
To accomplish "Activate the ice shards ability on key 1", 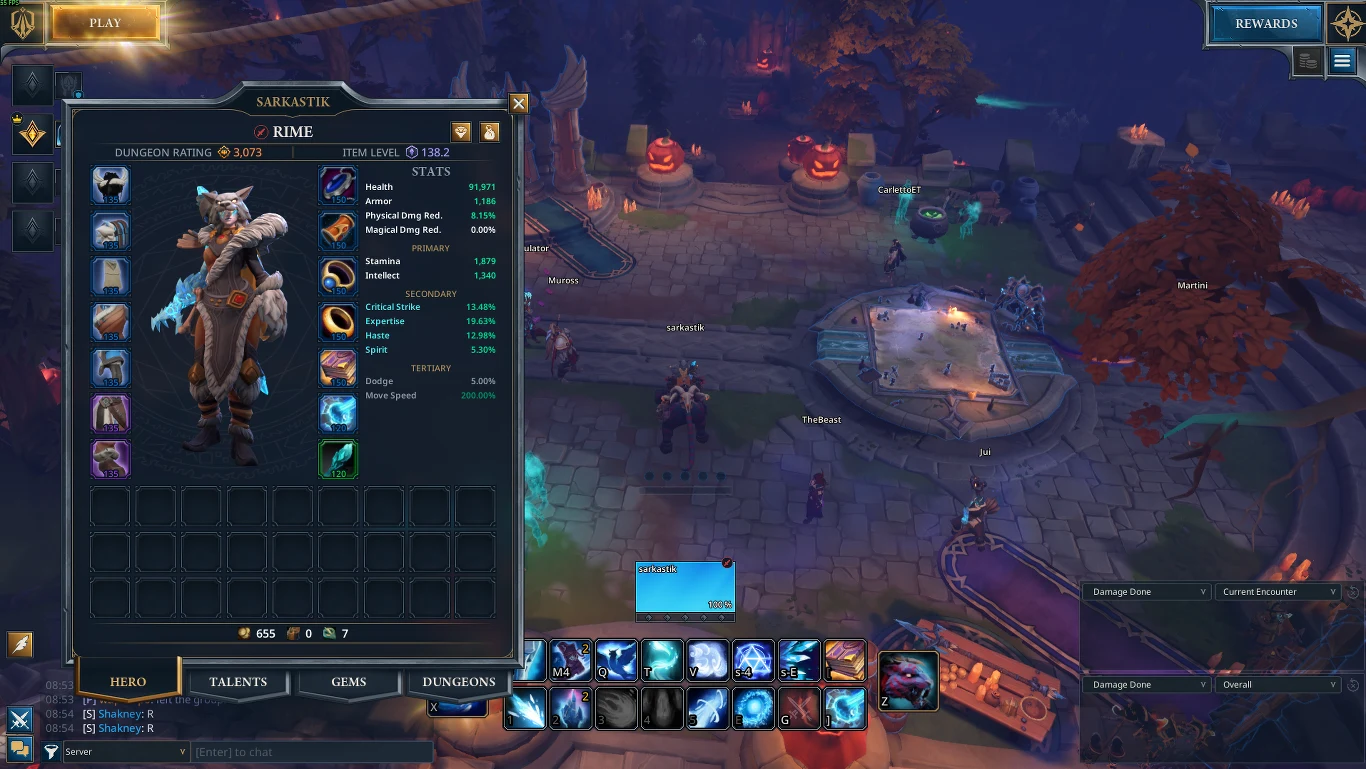I will (x=525, y=707).
